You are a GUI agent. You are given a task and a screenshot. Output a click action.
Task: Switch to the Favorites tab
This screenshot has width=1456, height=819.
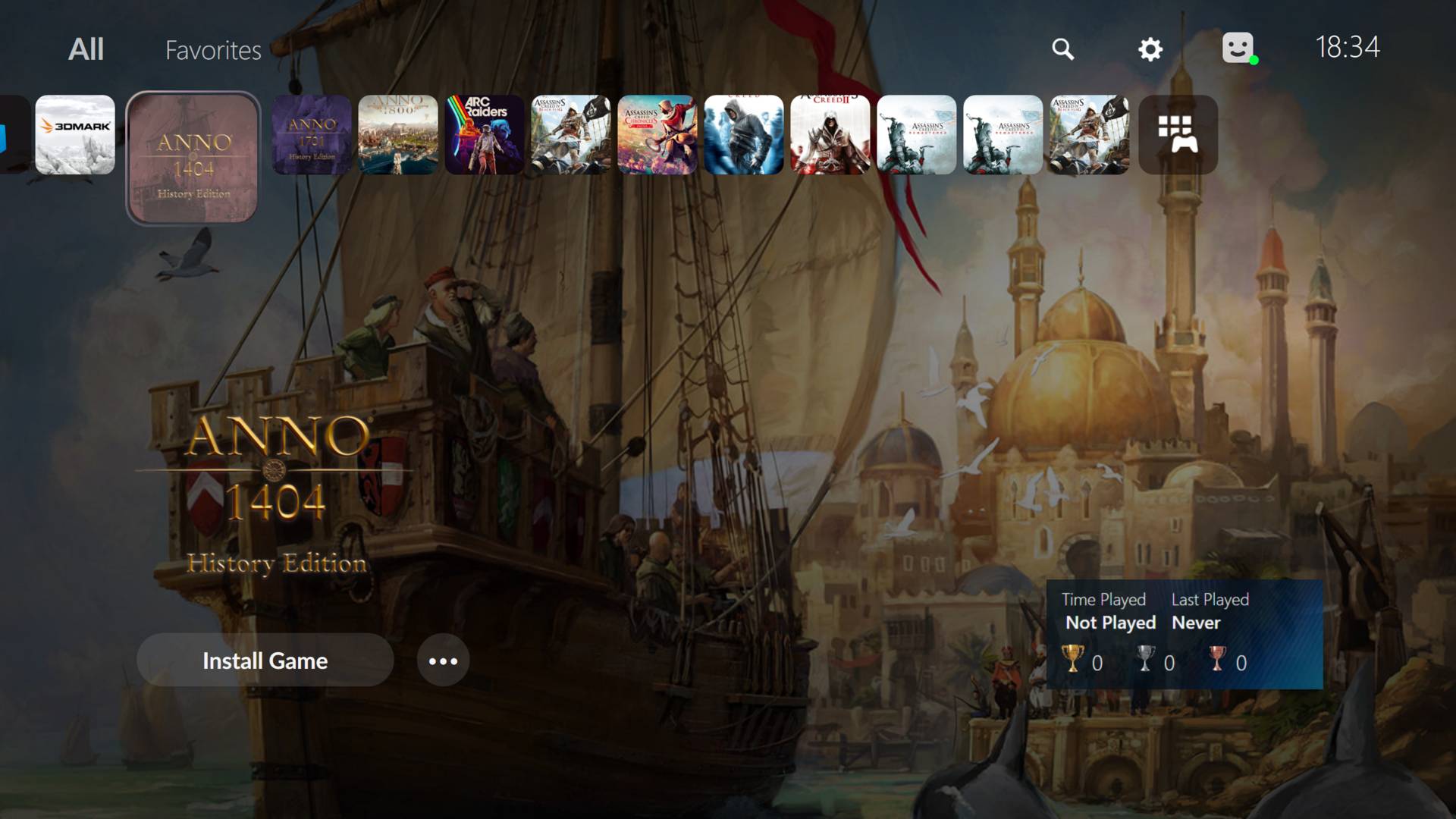coord(213,50)
